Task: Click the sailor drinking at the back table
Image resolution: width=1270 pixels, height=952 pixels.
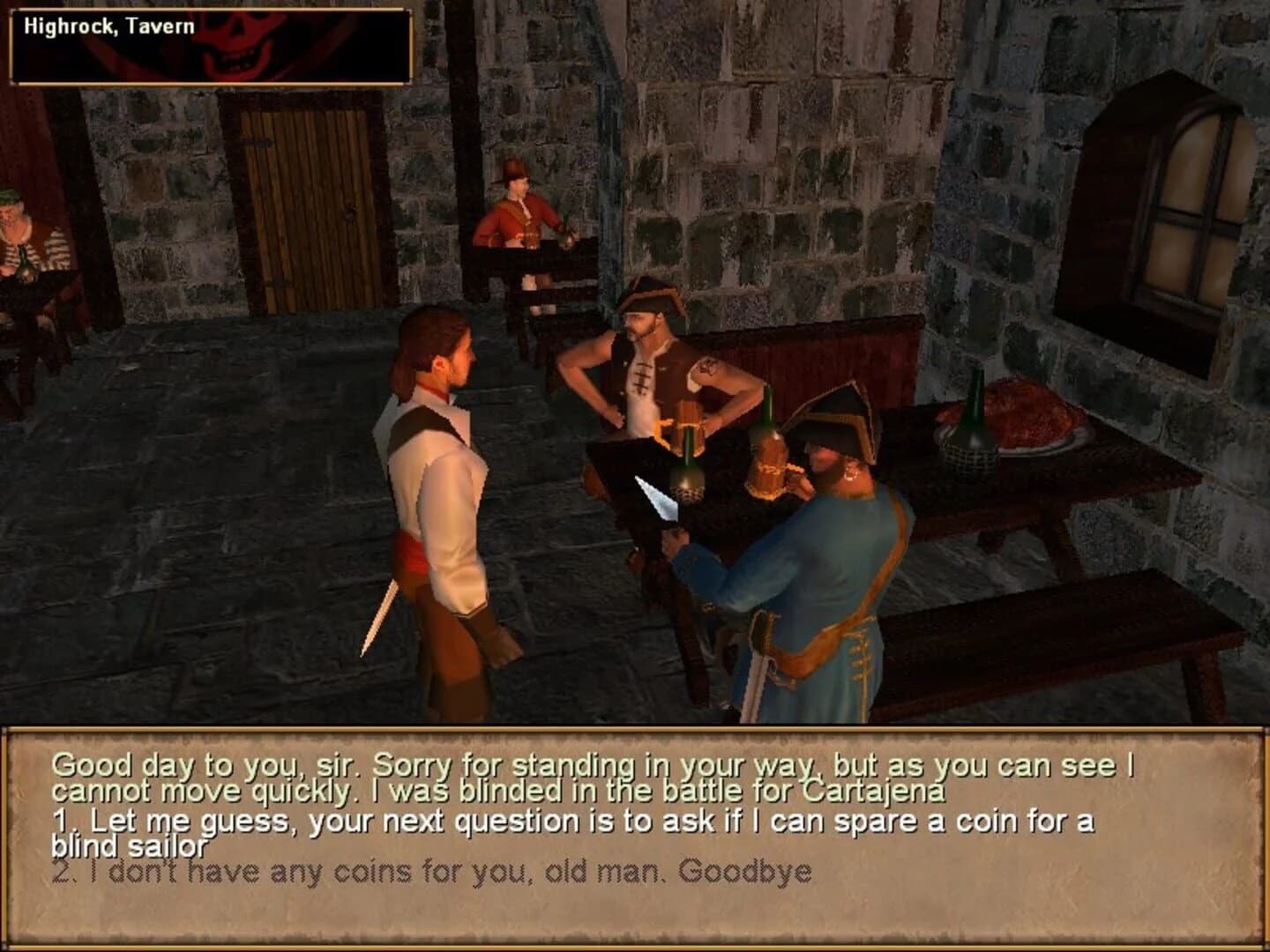Action: pyautogui.click(x=516, y=220)
